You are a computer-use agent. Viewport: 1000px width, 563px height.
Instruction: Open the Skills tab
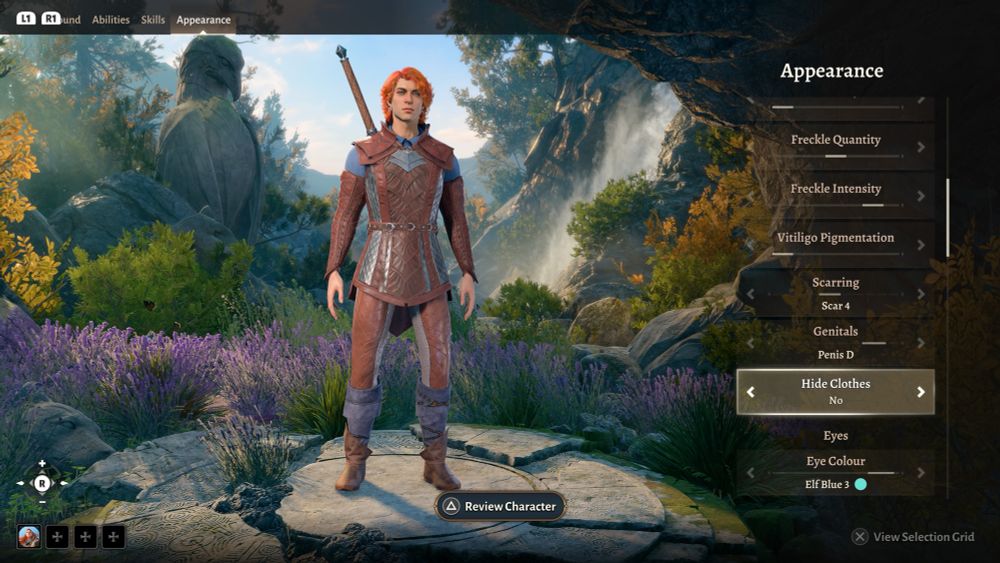153,19
